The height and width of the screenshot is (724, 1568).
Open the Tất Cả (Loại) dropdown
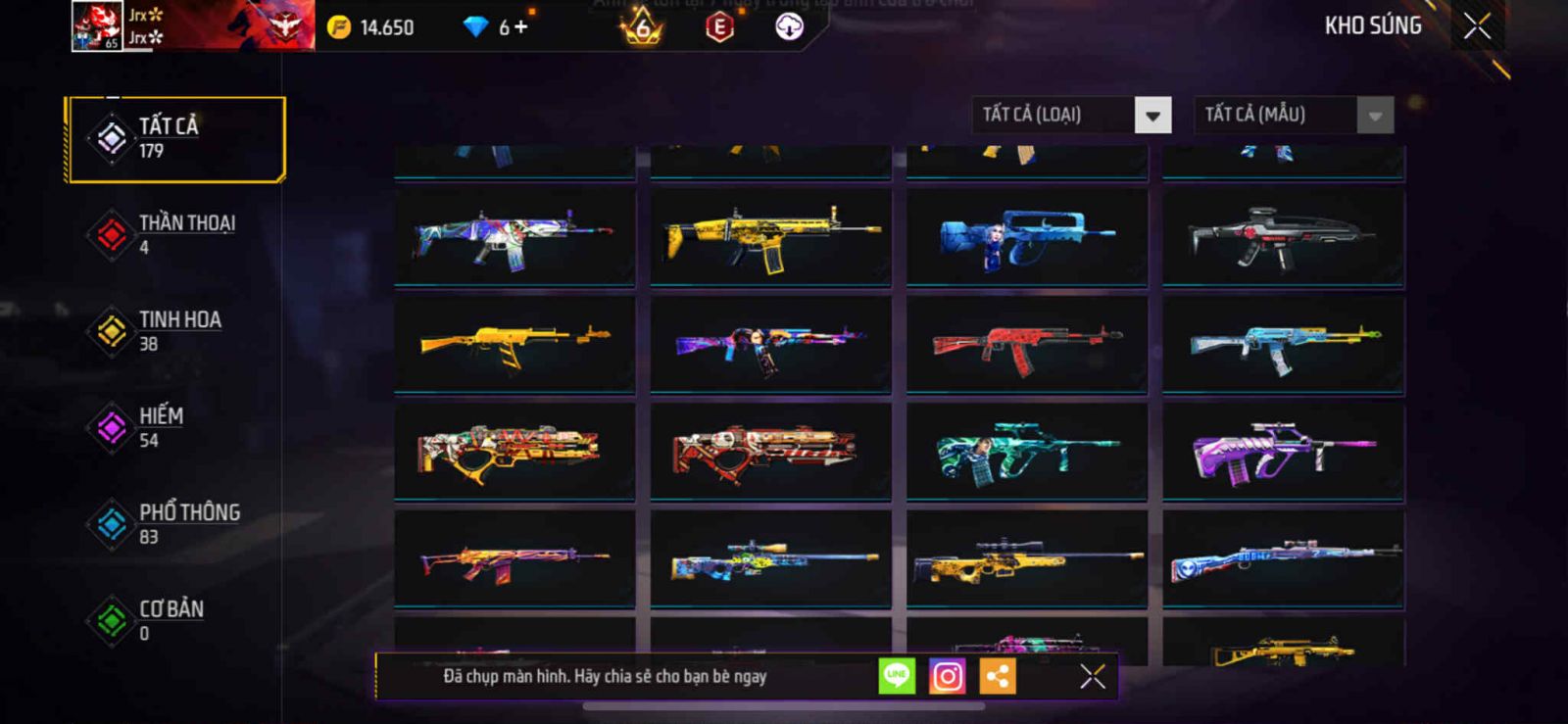coord(1152,116)
